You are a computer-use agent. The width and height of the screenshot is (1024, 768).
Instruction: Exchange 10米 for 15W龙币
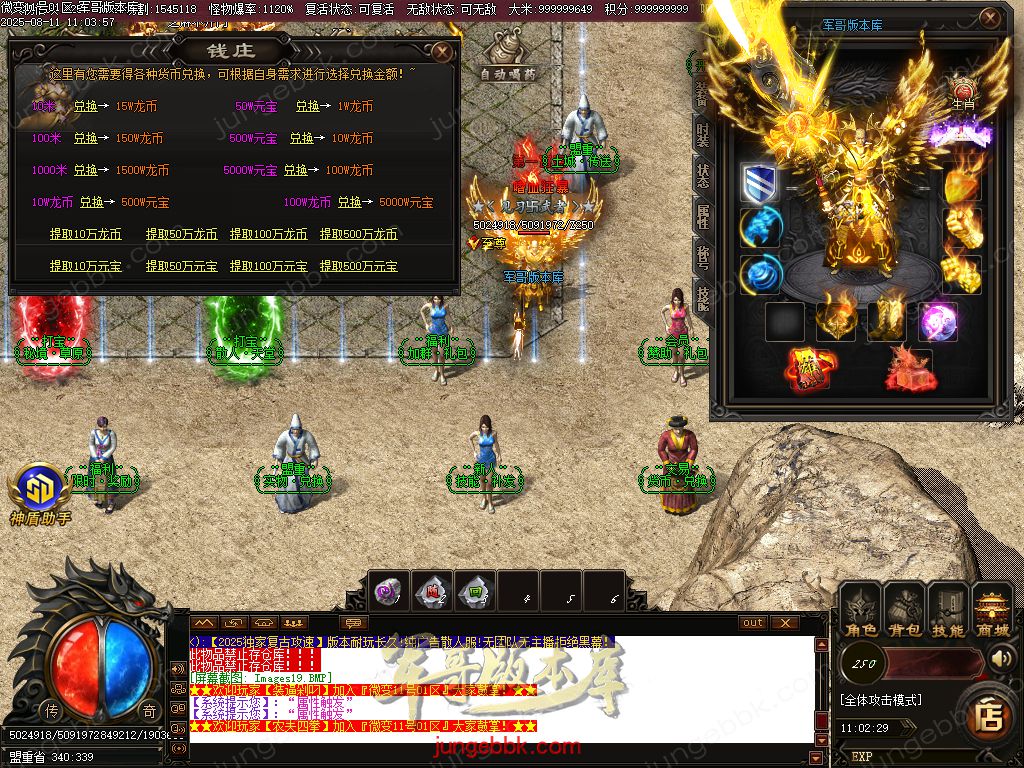click(x=85, y=106)
